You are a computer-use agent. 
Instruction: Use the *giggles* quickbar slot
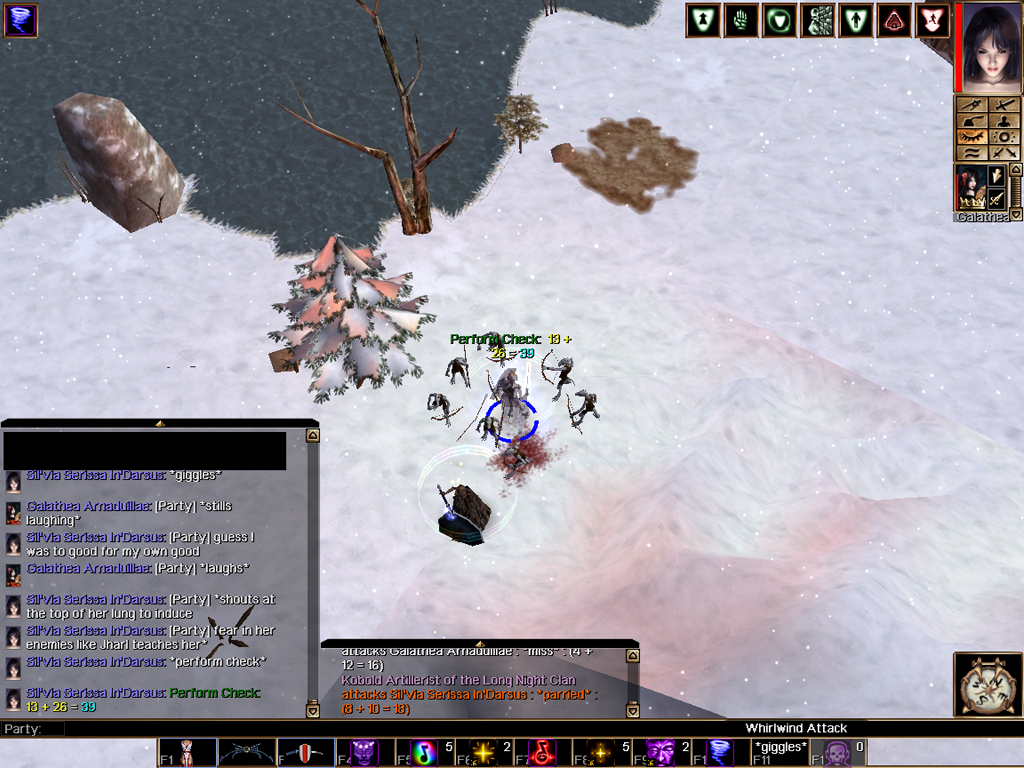point(780,752)
